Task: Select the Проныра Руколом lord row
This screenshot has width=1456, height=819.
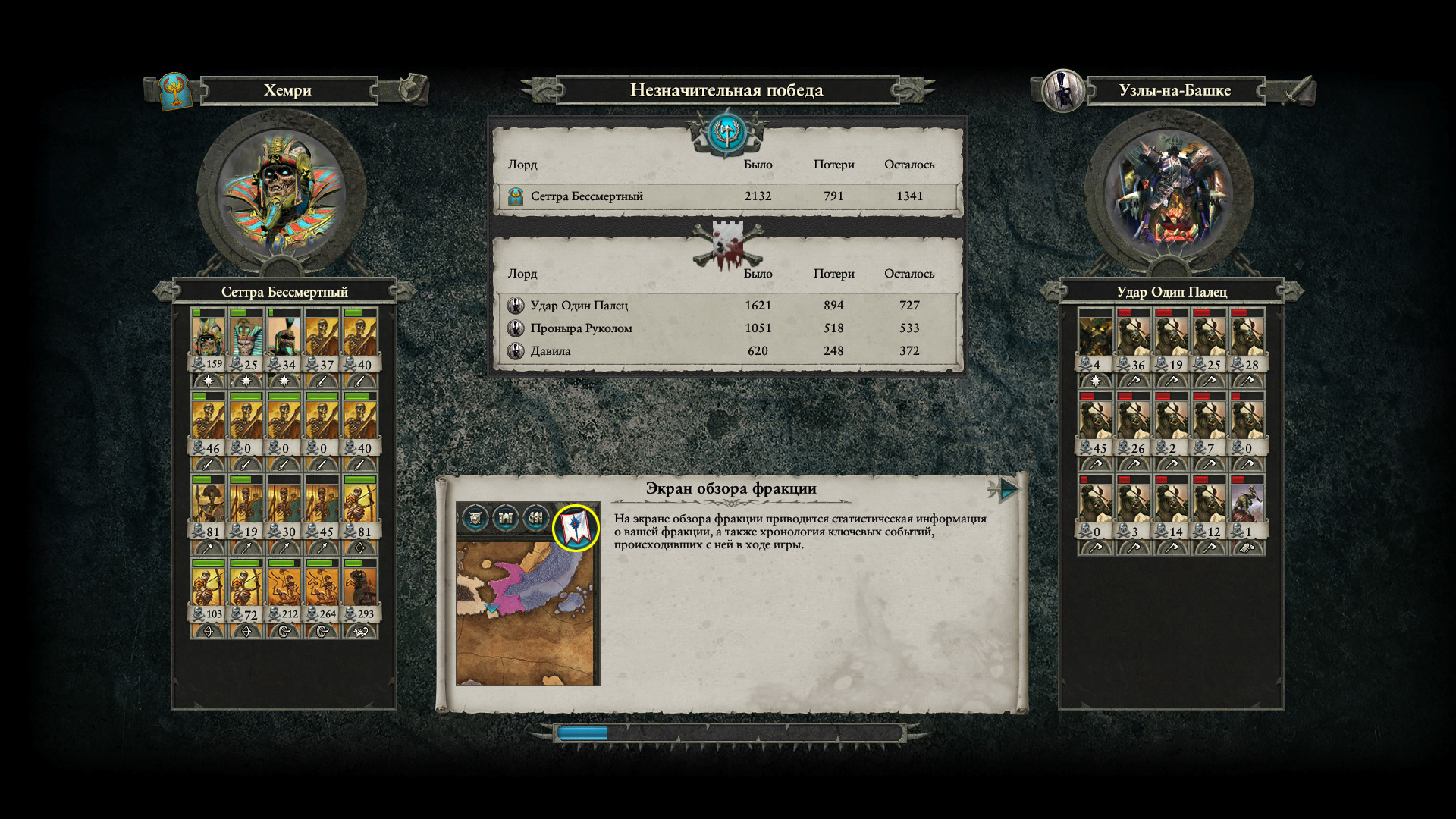Action: point(726,328)
